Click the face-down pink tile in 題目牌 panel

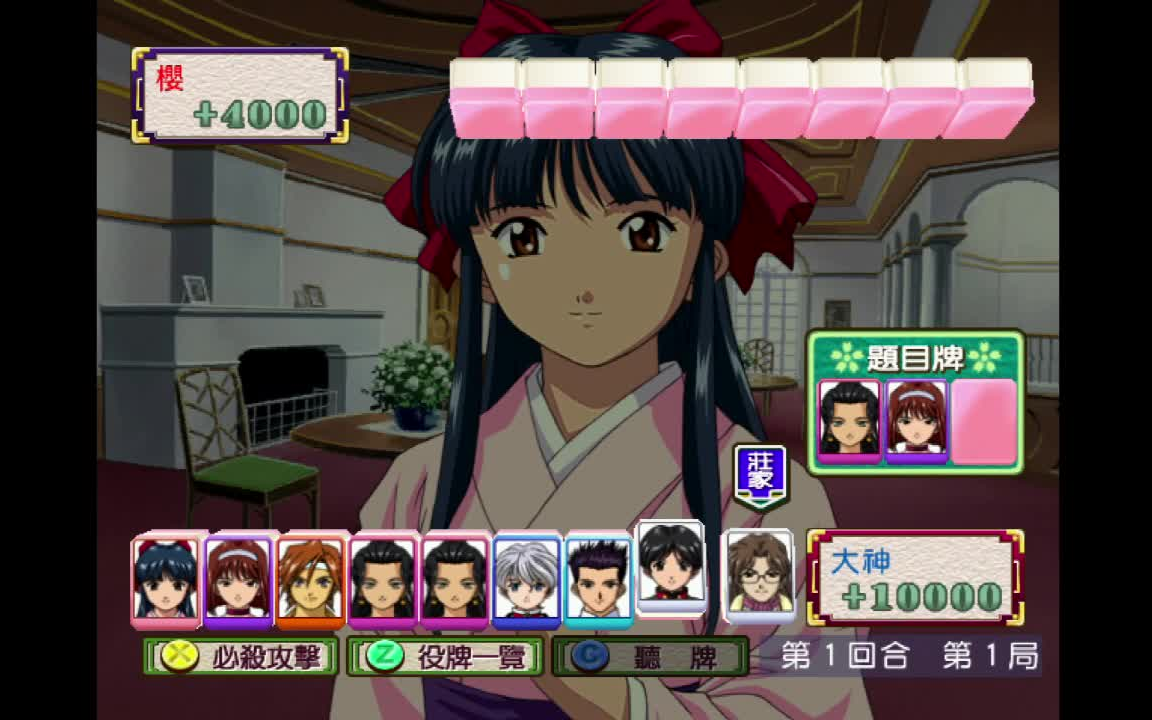tap(983, 420)
